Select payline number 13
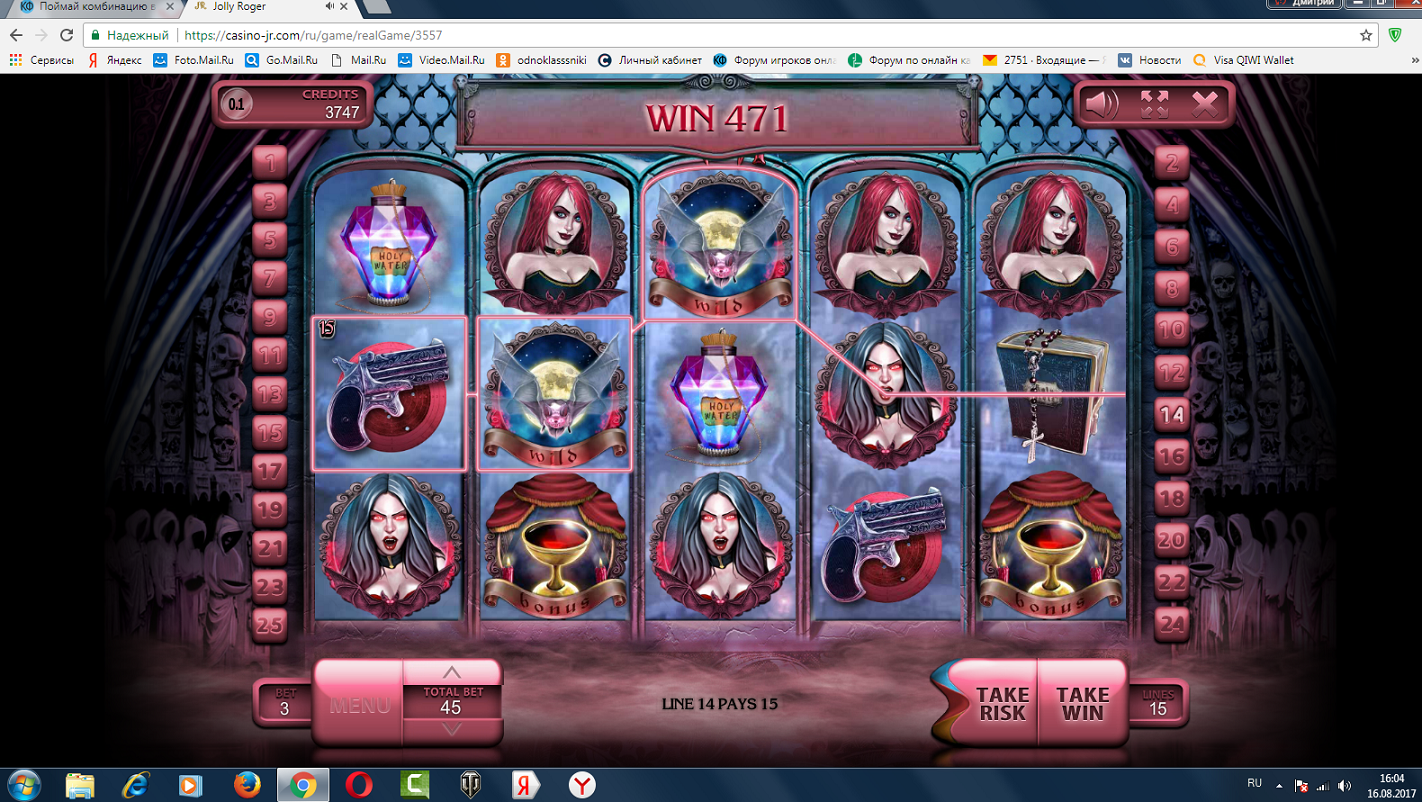 point(270,394)
